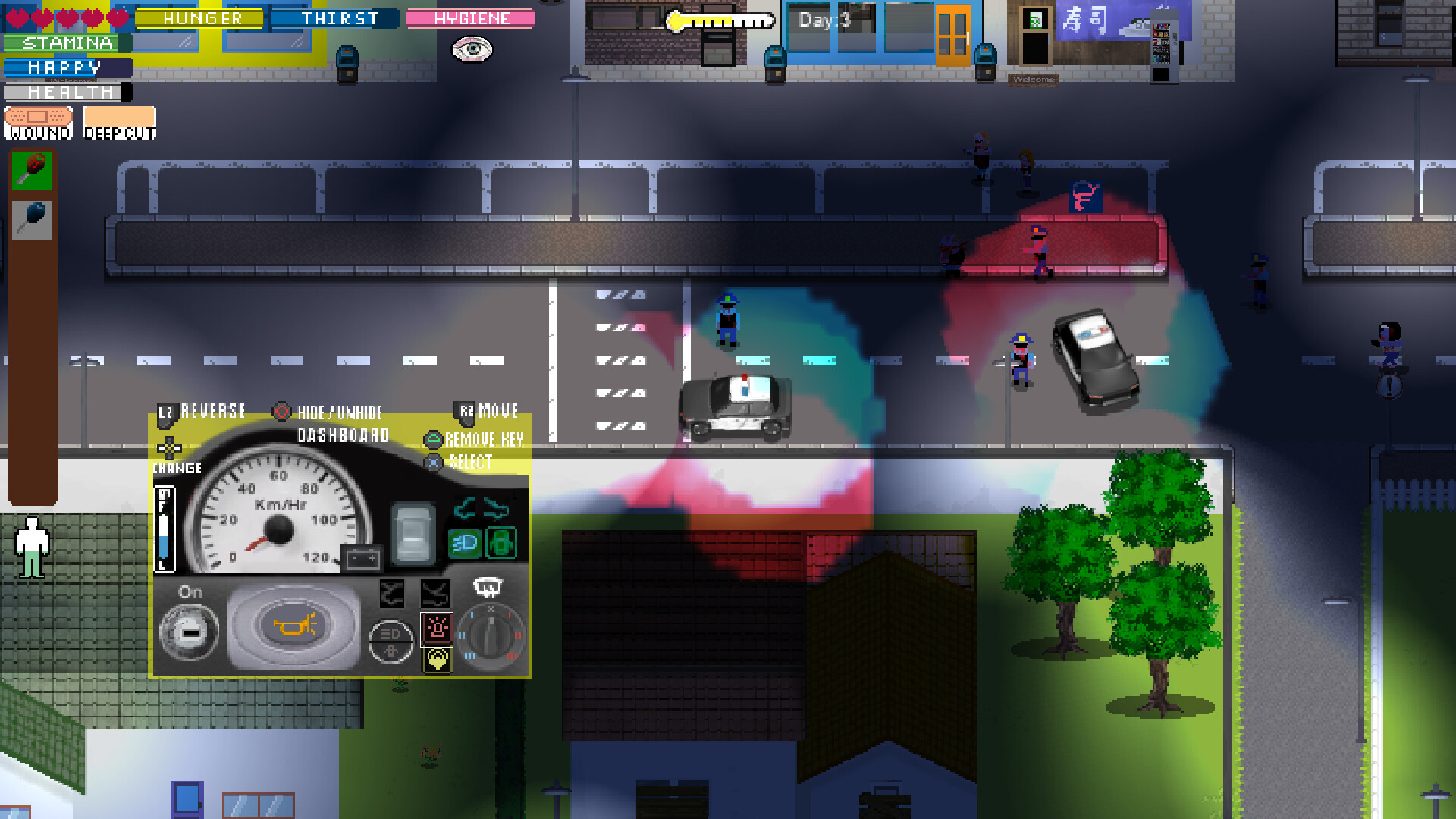Click the battery indicator on the dashboard
Screen dimensions: 1456x819
pos(362,557)
